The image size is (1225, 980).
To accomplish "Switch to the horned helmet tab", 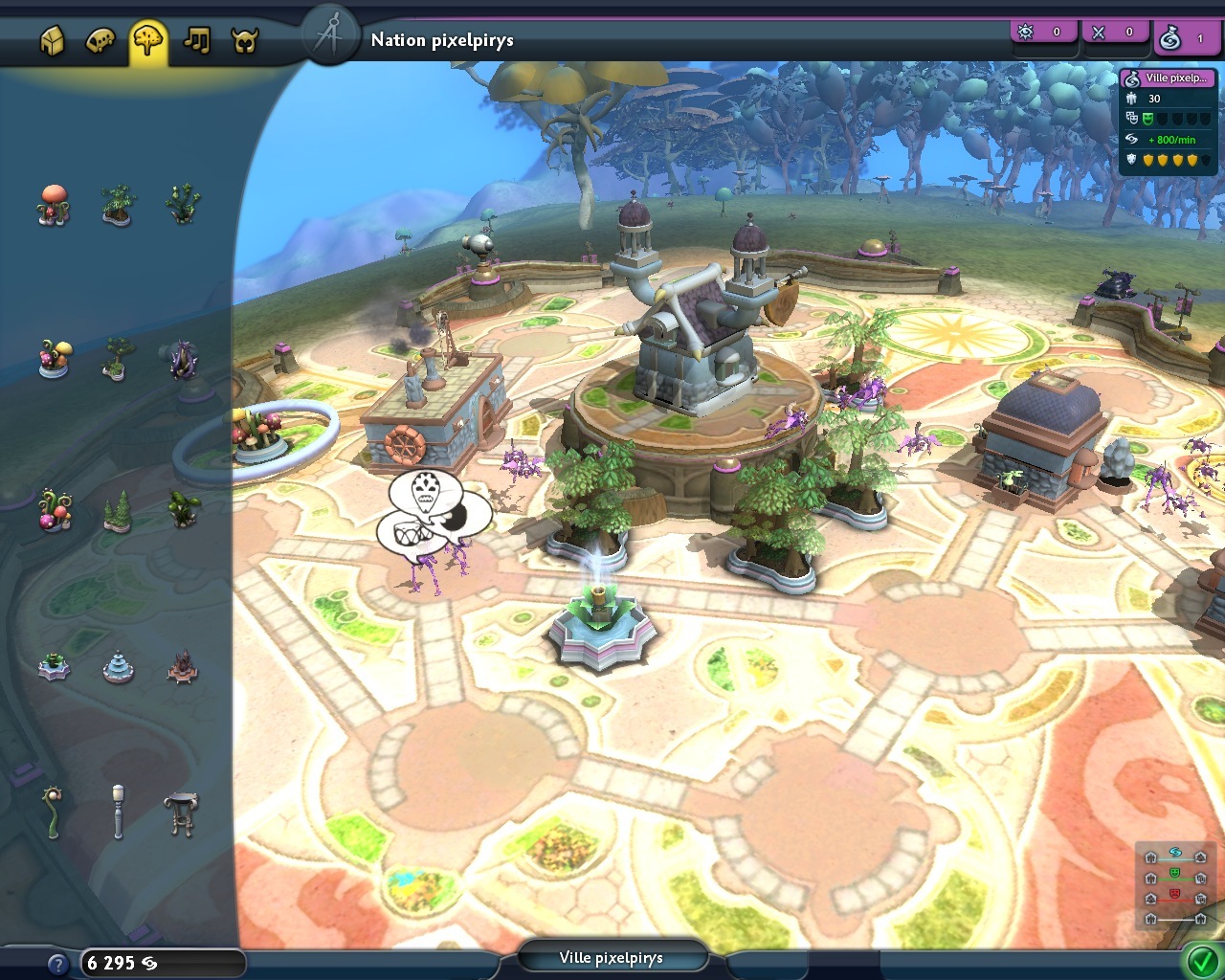I will 245,41.
